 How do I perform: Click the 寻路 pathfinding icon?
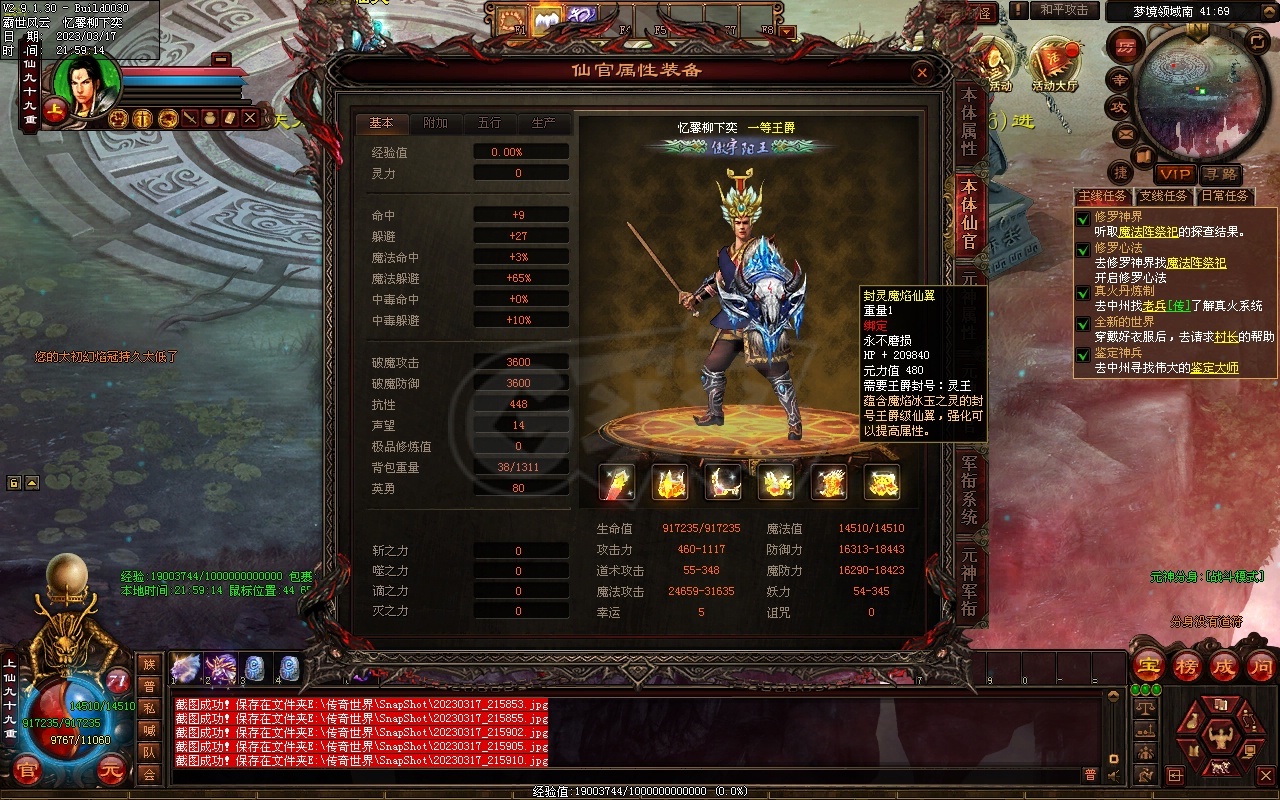pos(1220,175)
